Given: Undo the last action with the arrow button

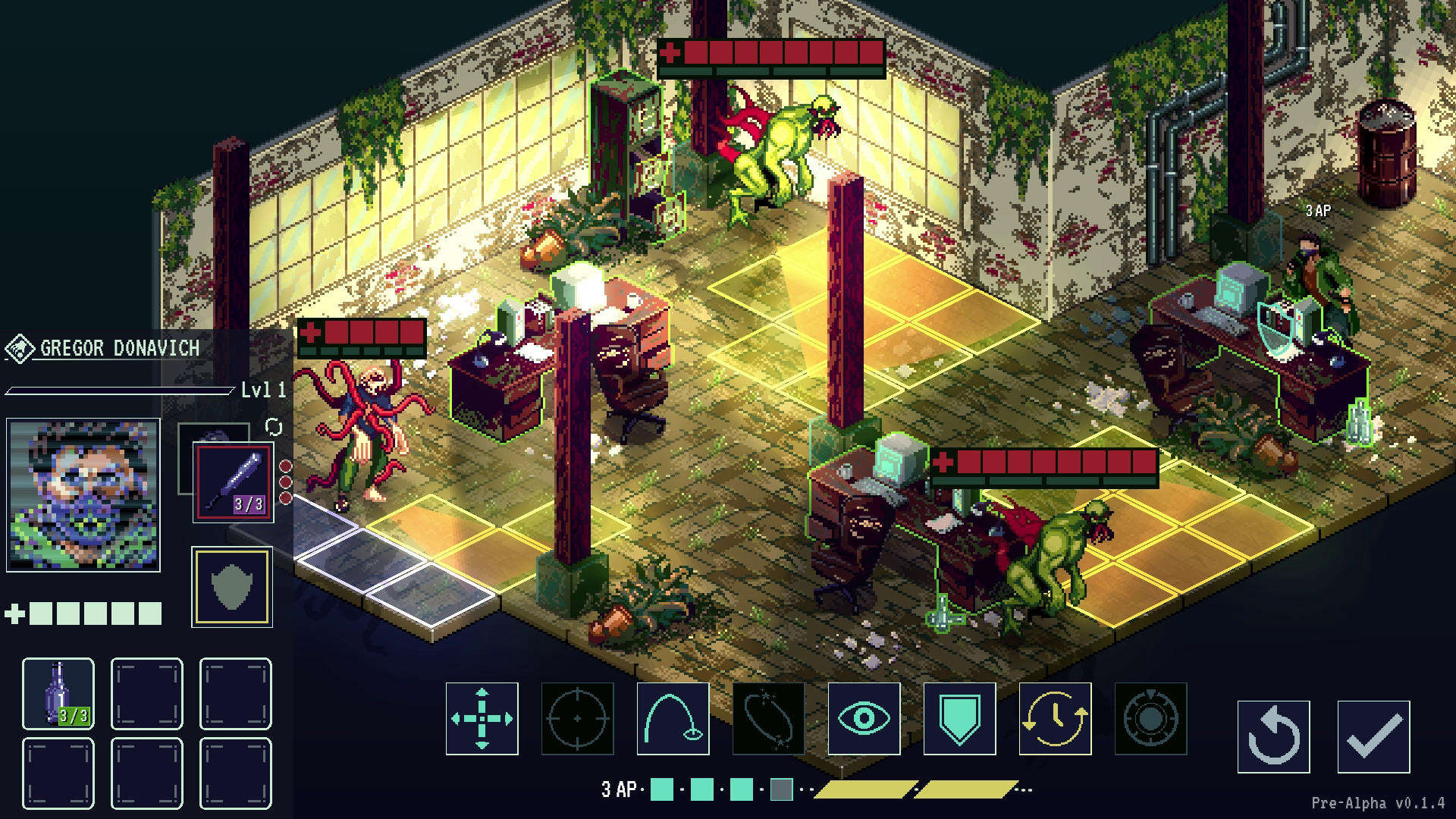Looking at the screenshot, I should (x=1273, y=736).
